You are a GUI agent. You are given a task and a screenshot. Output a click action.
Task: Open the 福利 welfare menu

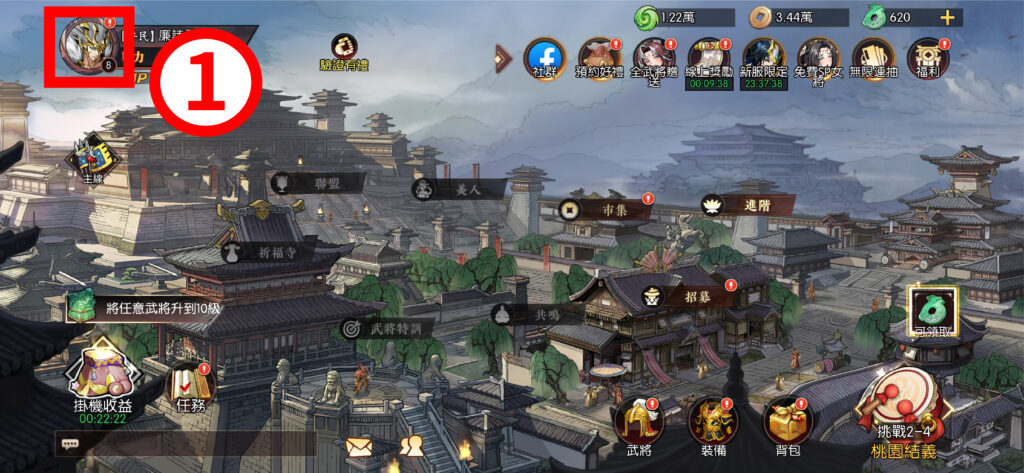click(x=927, y=58)
